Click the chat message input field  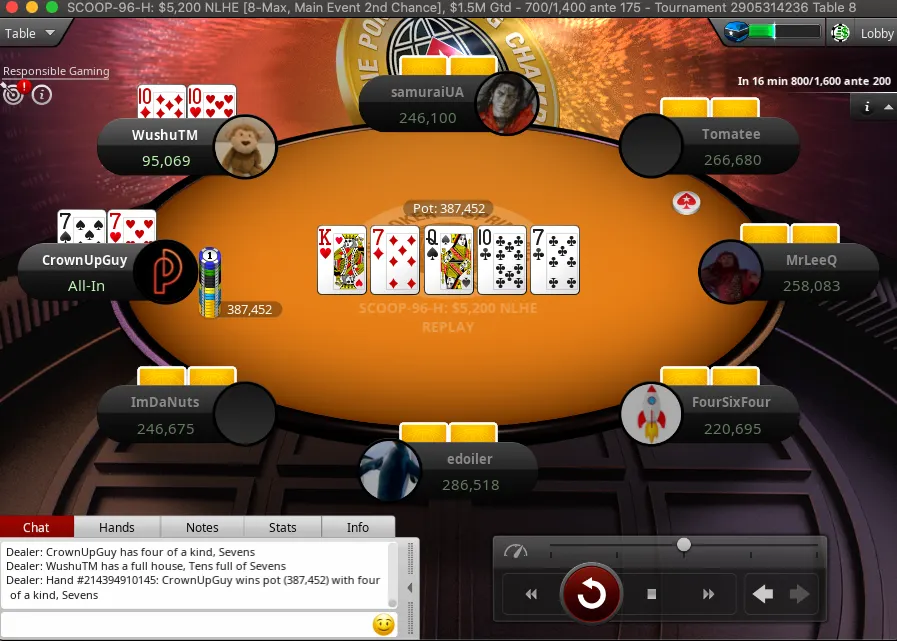185,625
